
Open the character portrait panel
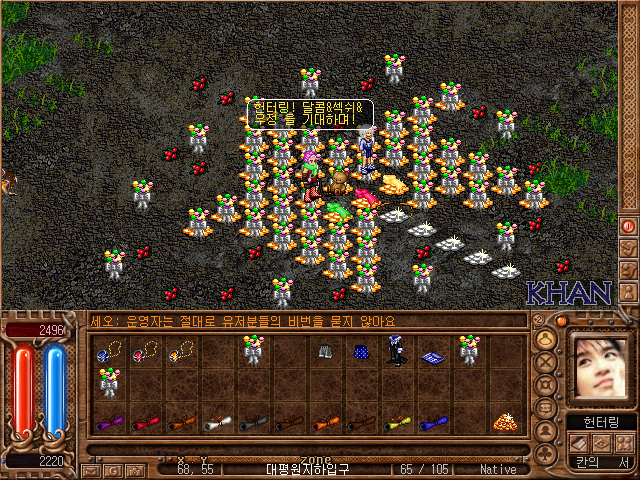click(600, 366)
